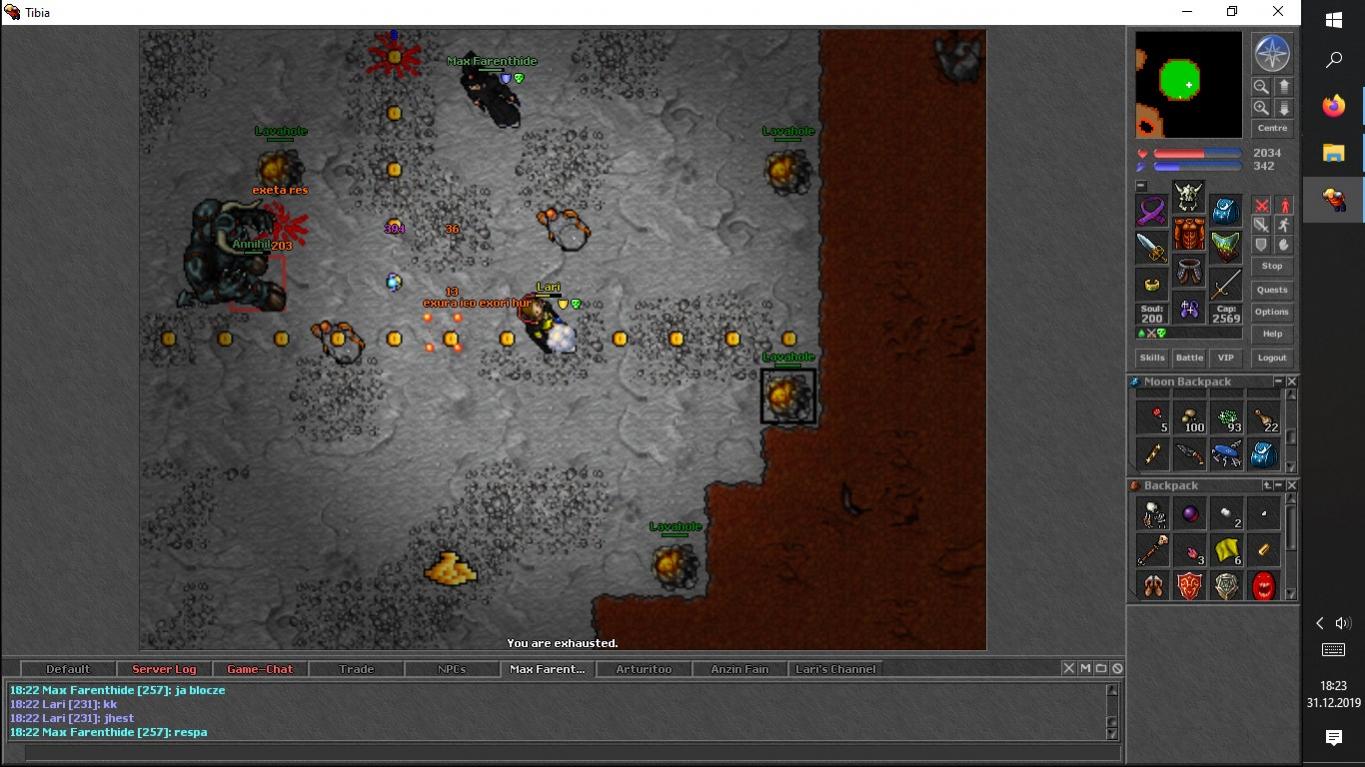1365x767 pixels.
Task: Switch to the Server Log chat tab
Action: point(164,669)
